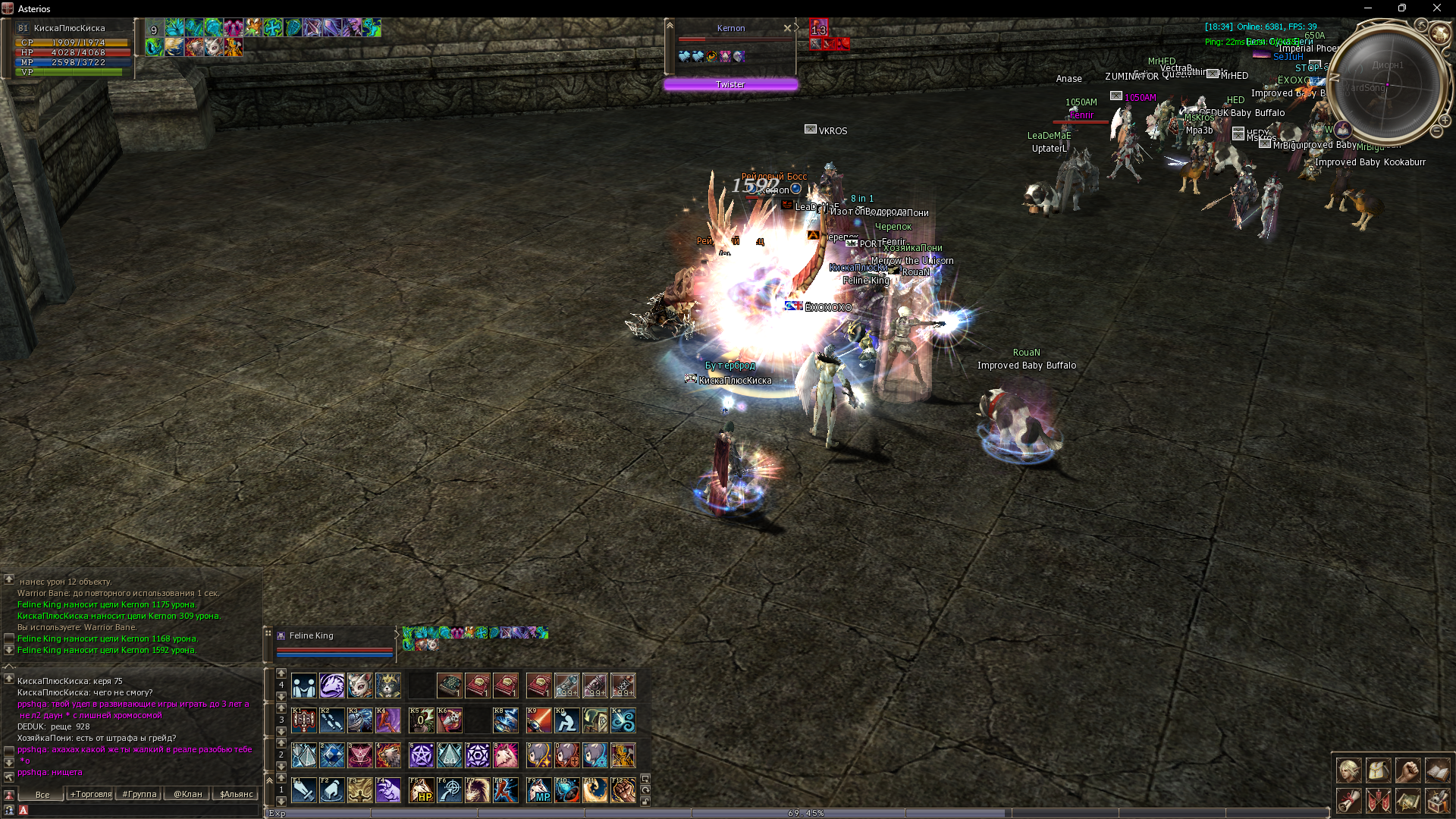Select the #Группа party chat tab
1456x819 pixels.
click(140, 794)
